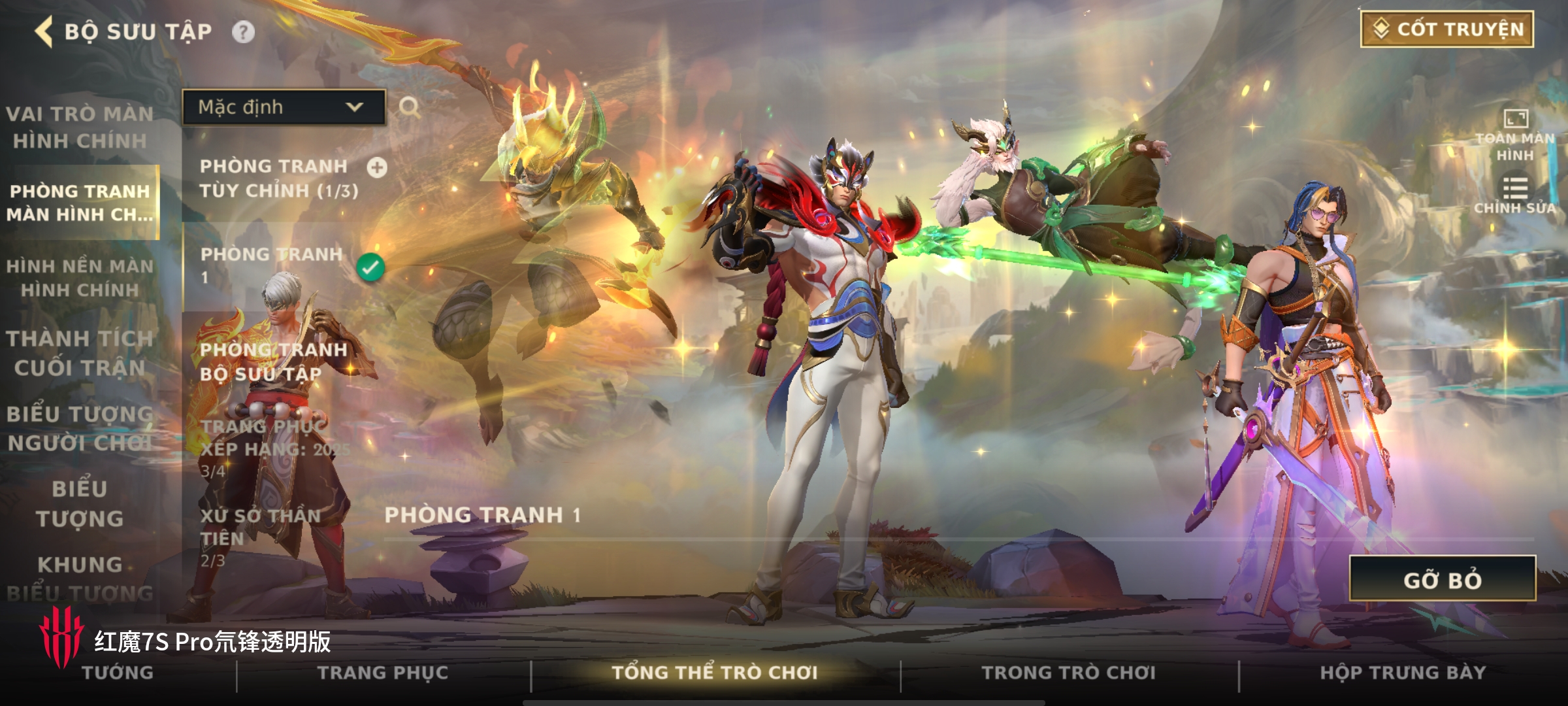Open the Hộp Trưng Bày tab
Viewport: 1568px width, 706px height.
tap(1403, 673)
